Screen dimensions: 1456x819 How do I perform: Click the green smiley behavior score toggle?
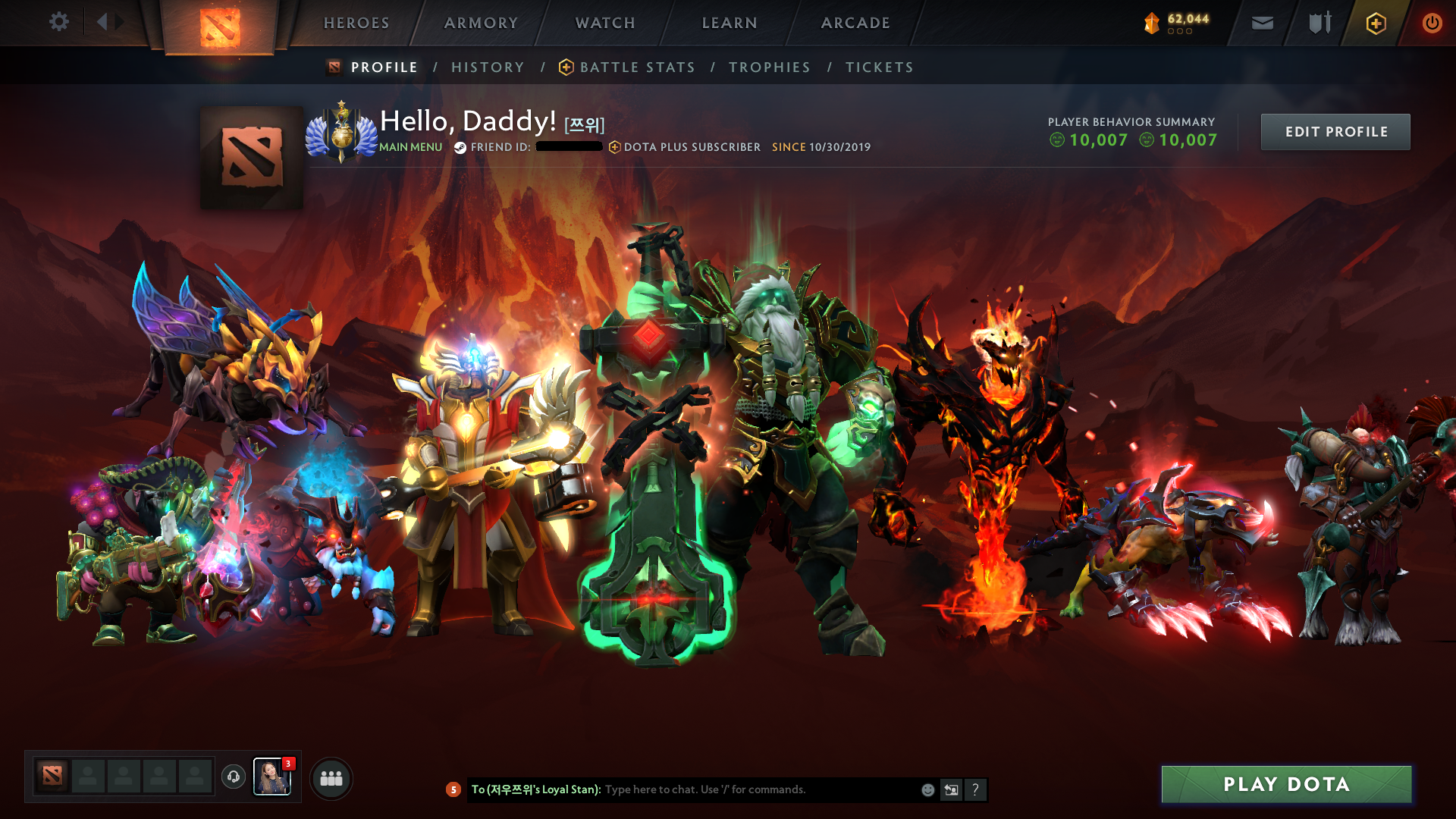pos(1057,140)
